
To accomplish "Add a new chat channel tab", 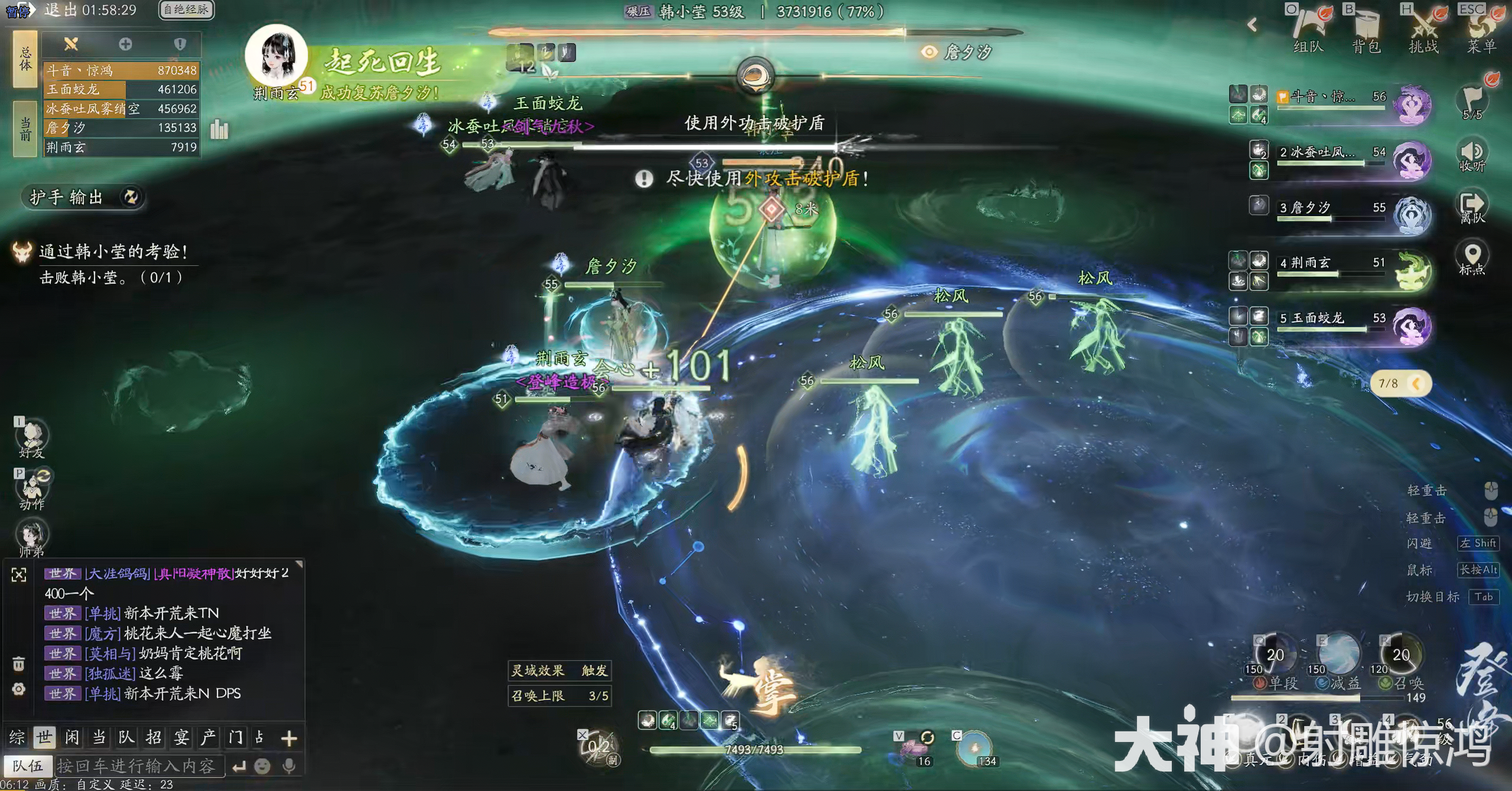I will tap(289, 738).
